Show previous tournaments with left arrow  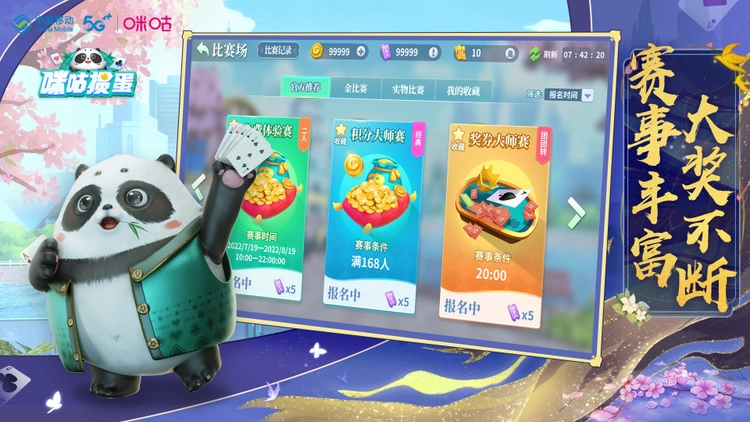(x=198, y=184)
